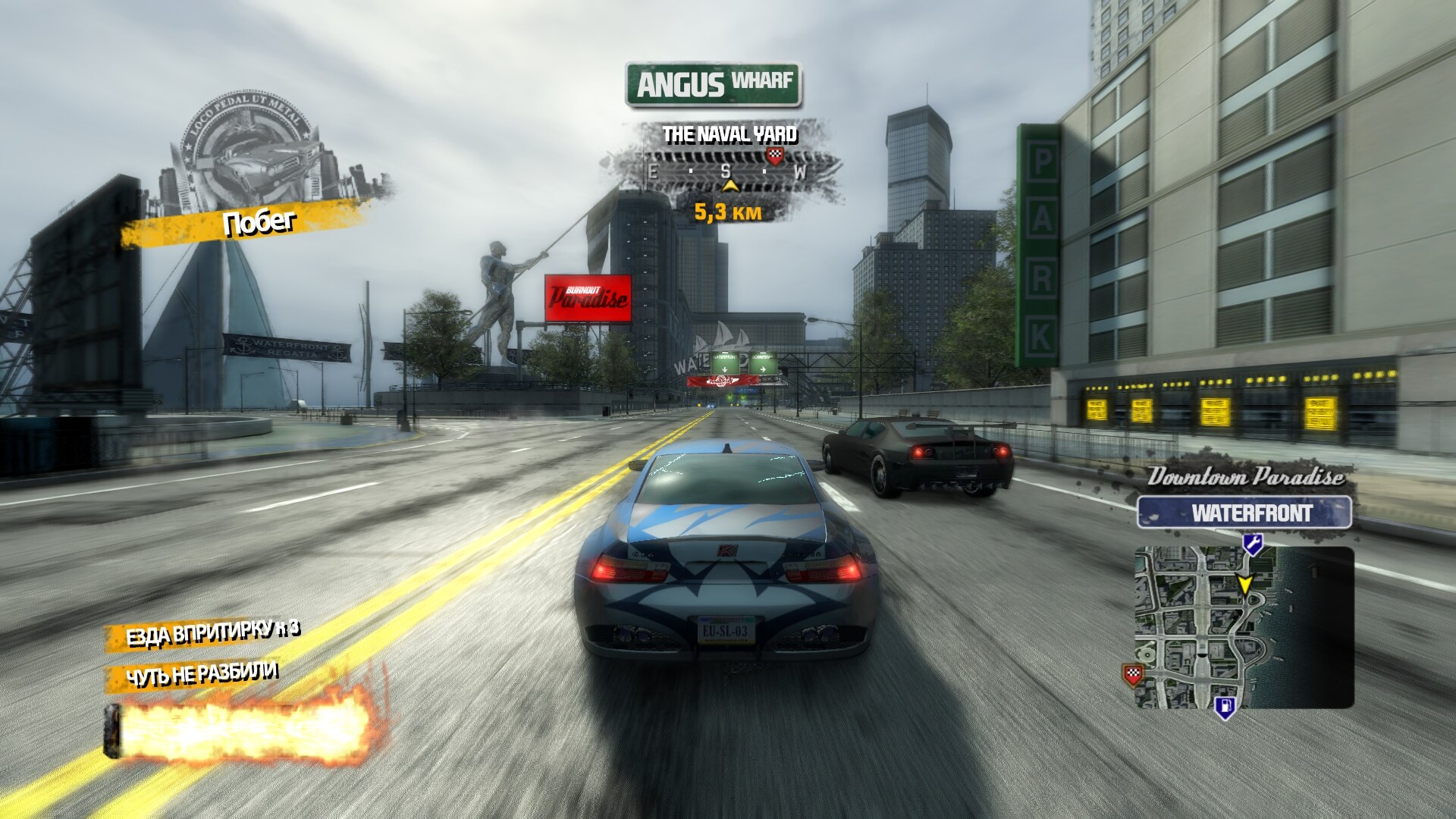This screenshot has width=1456, height=819.
Task: Click the city minimap
Action: pyautogui.click(x=1244, y=628)
